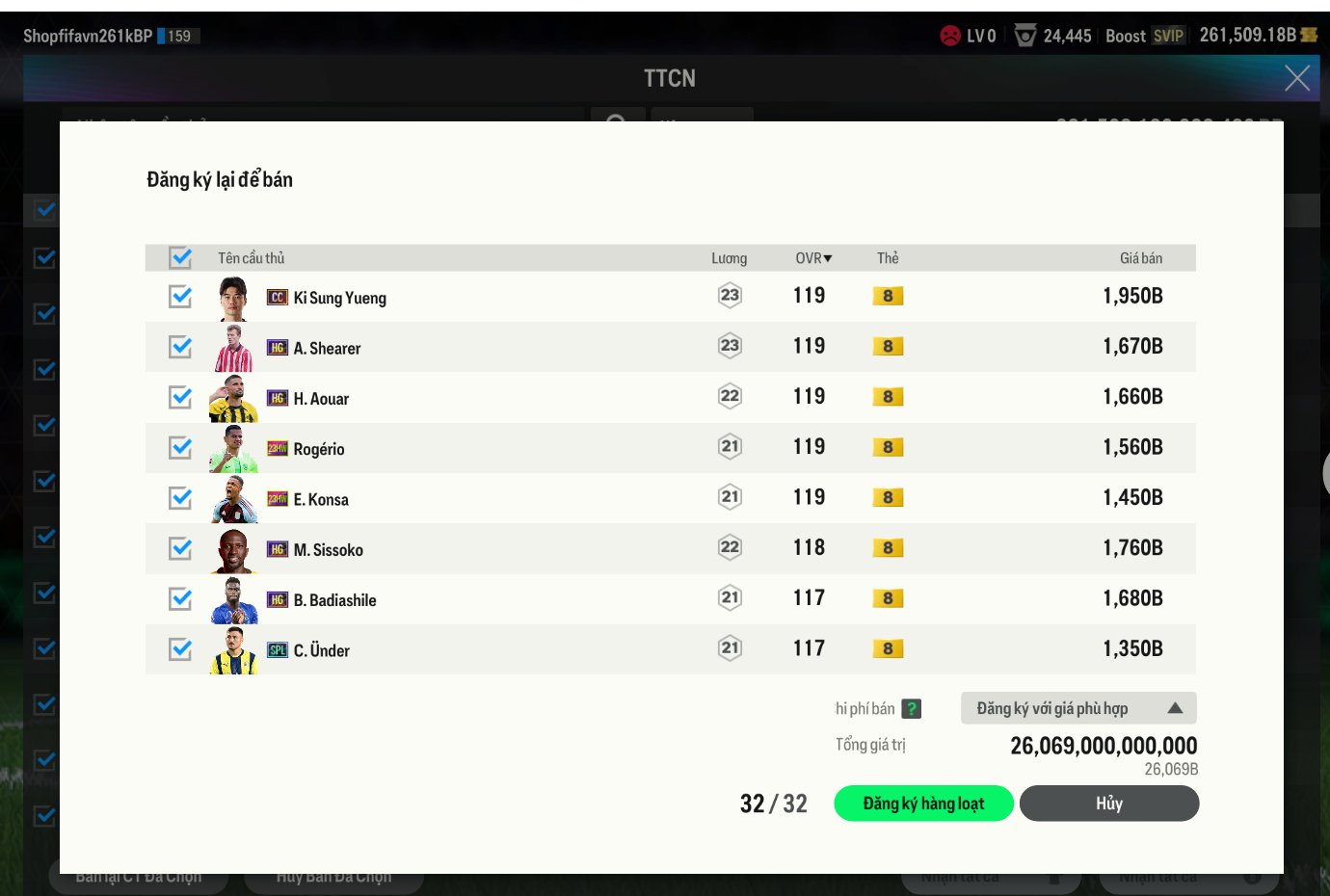1330x896 pixels.
Task: Select the A. Shearer player name
Action: pyautogui.click(x=327, y=349)
